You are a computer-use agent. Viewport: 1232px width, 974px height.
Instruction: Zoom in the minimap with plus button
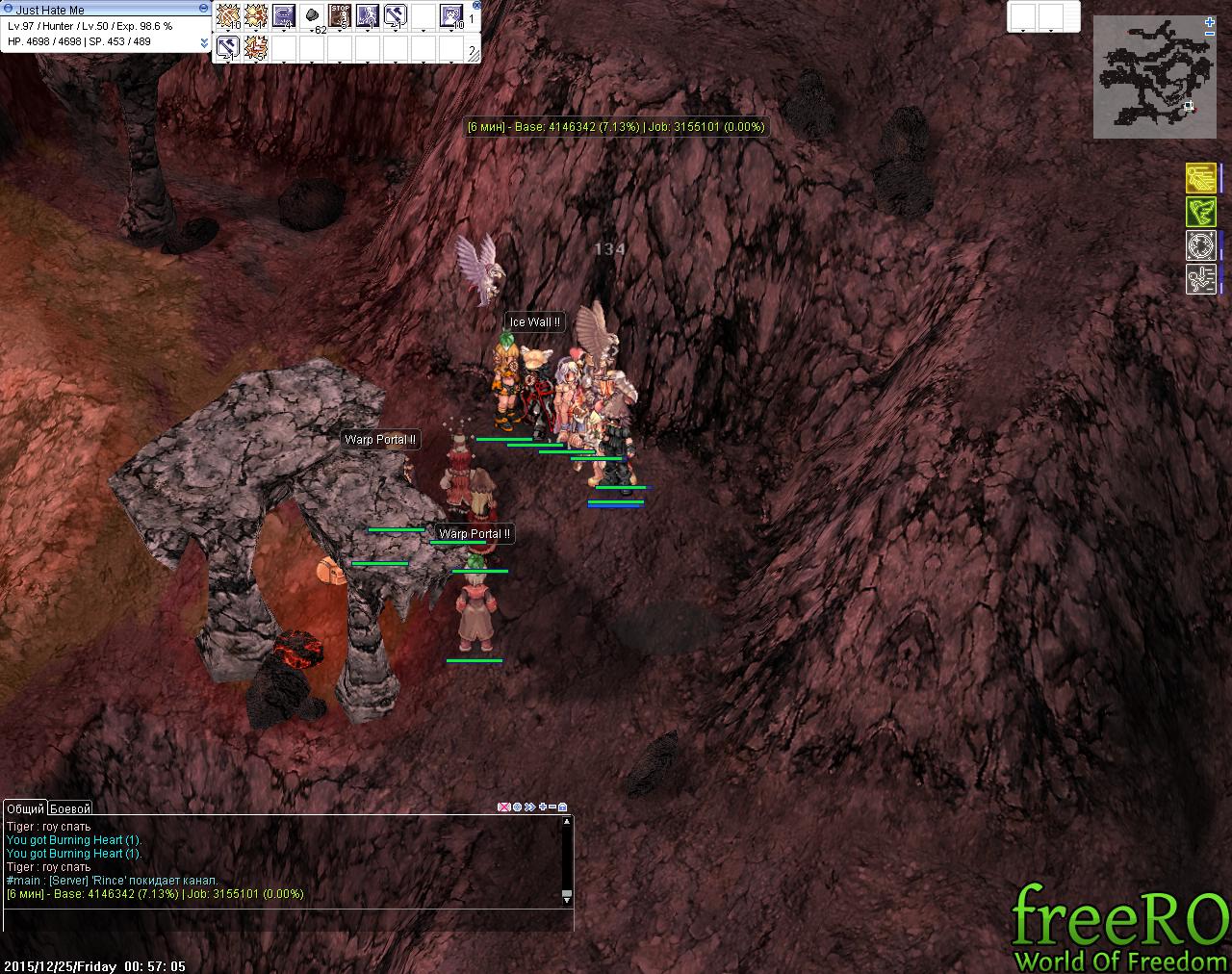pyautogui.click(x=1209, y=21)
